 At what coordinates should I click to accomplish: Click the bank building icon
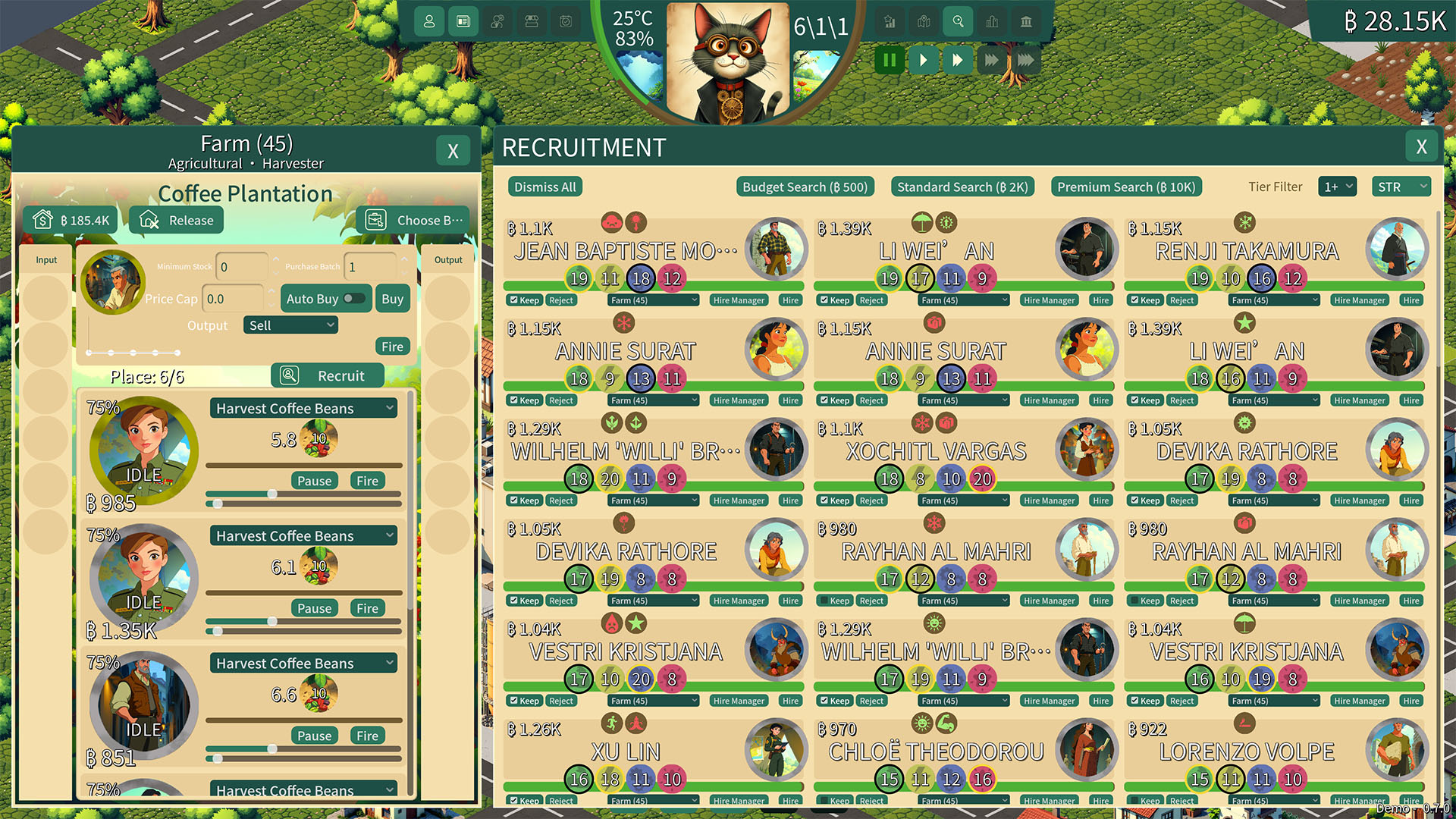1026,21
